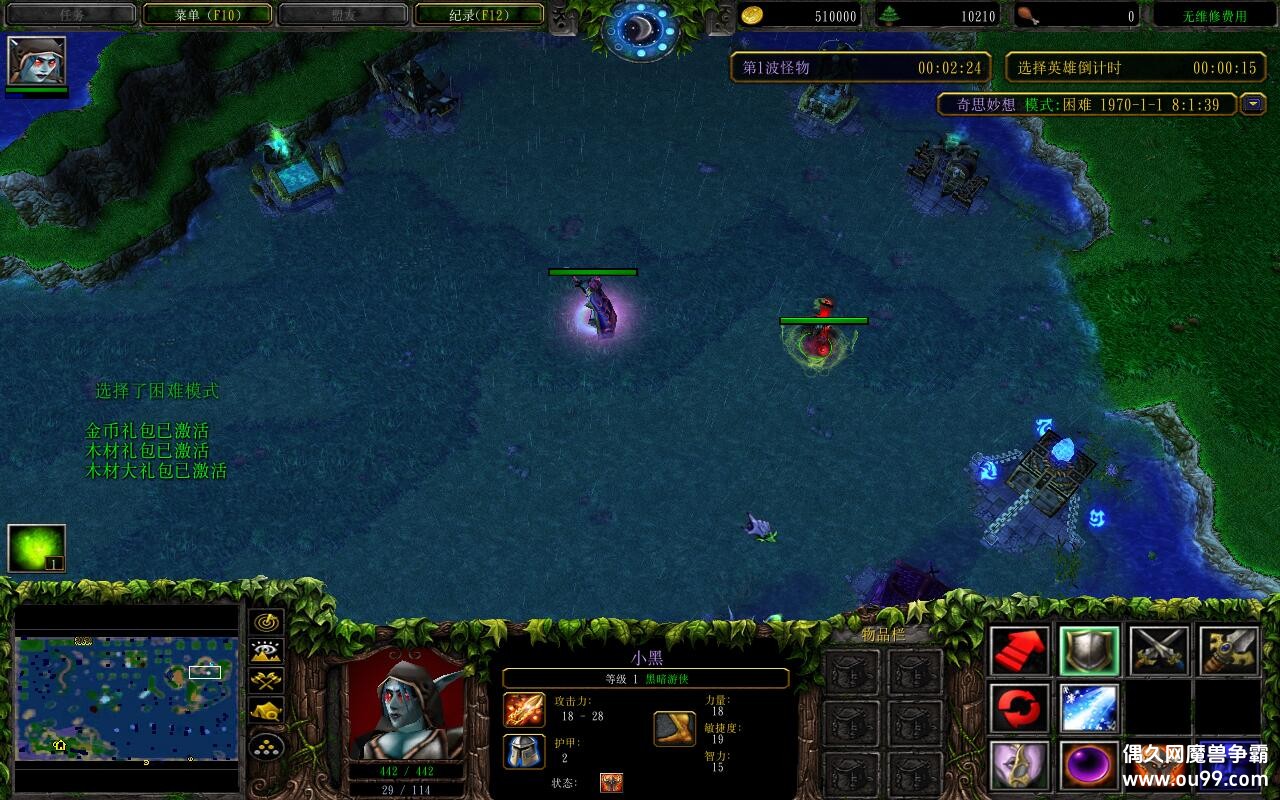
Task: Select the idle worker wisp icon
Action: [x=37, y=548]
